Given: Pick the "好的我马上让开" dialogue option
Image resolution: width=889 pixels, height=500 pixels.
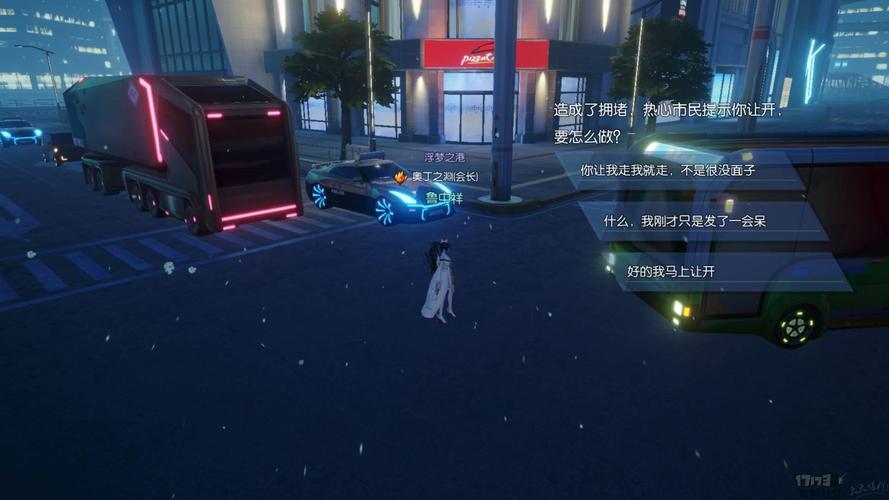Looking at the screenshot, I should pyautogui.click(x=671, y=271).
